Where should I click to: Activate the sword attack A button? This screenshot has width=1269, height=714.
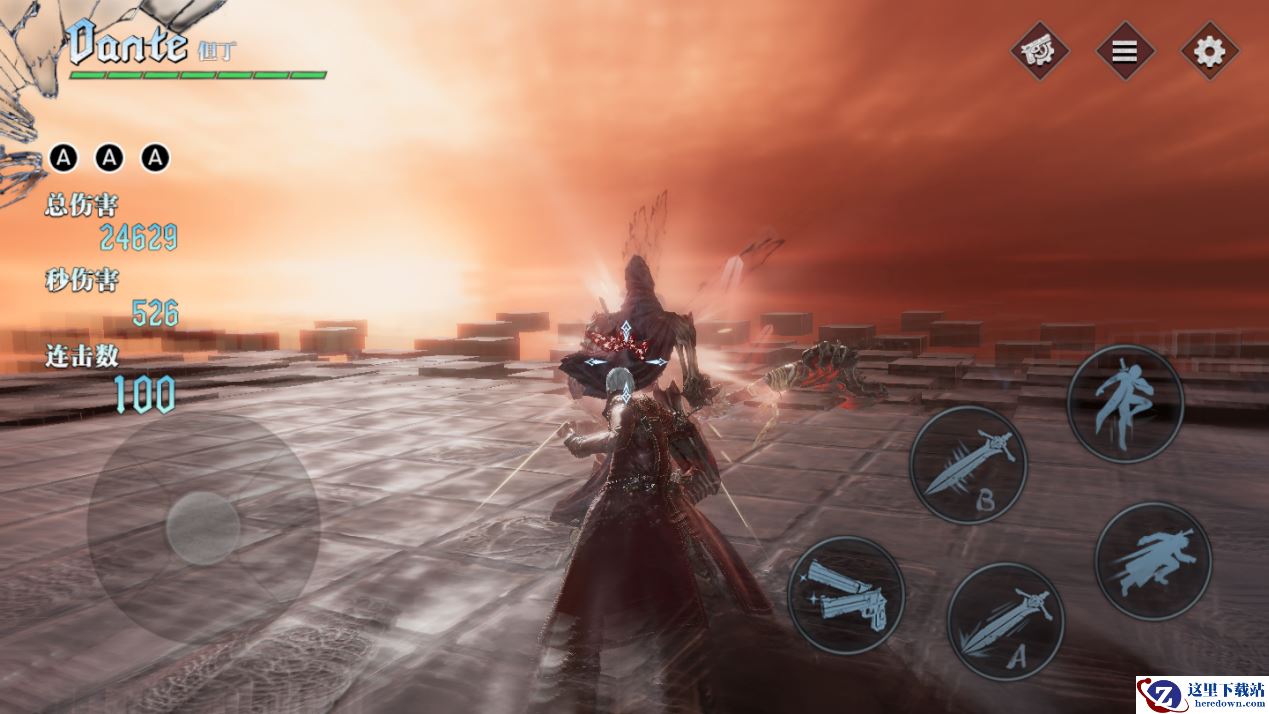(x=1004, y=620)
